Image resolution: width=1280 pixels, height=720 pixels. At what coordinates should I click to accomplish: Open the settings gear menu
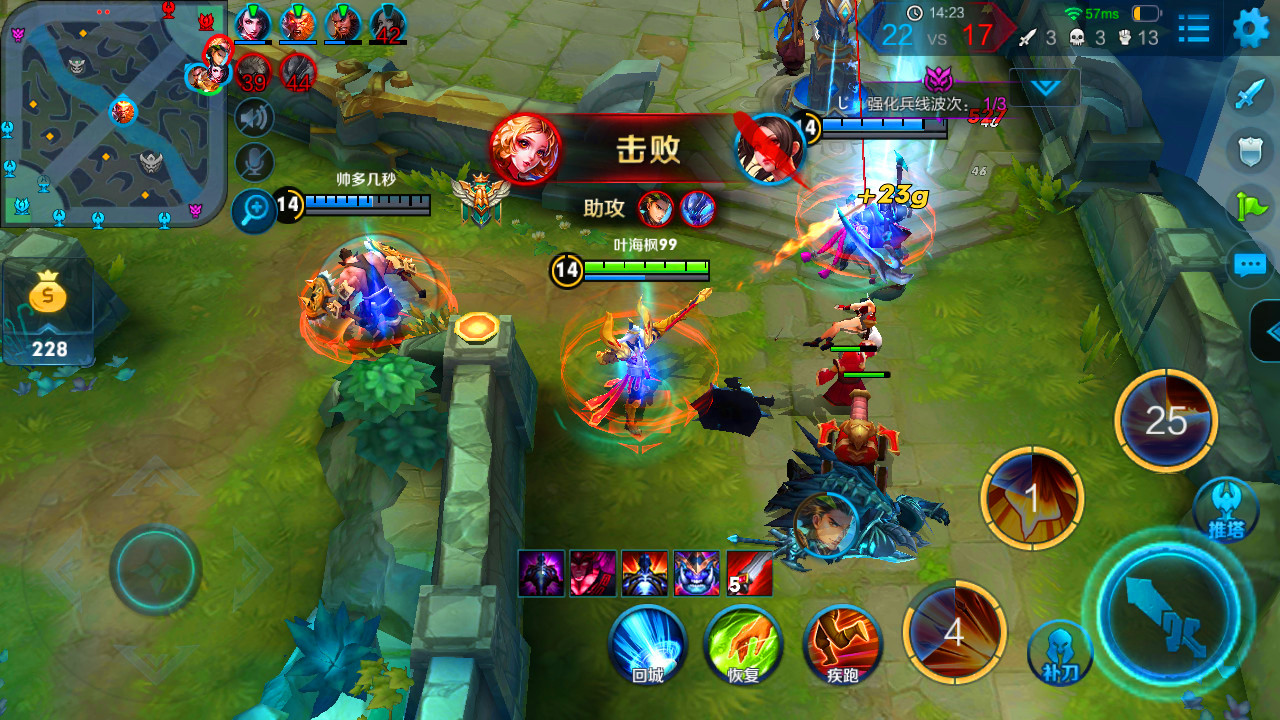click(1250, 28)
